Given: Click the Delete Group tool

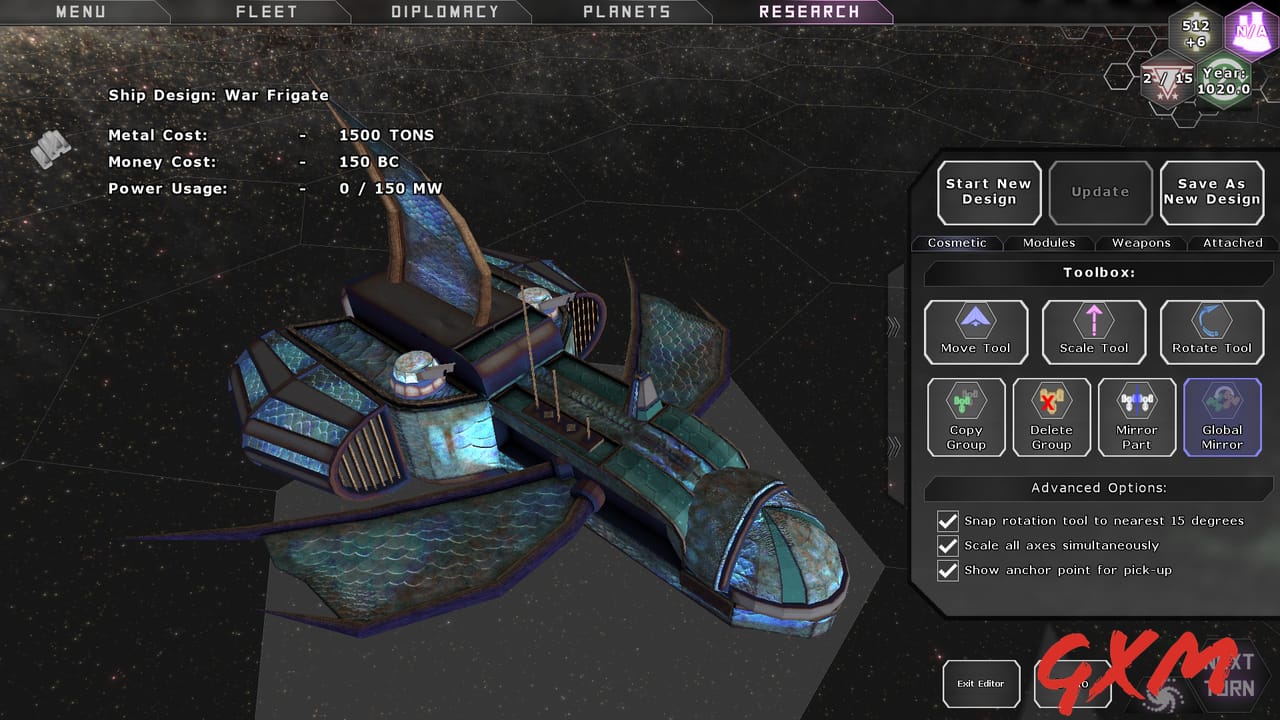Looking at the screenshot, I should (x=1051, y=417).
